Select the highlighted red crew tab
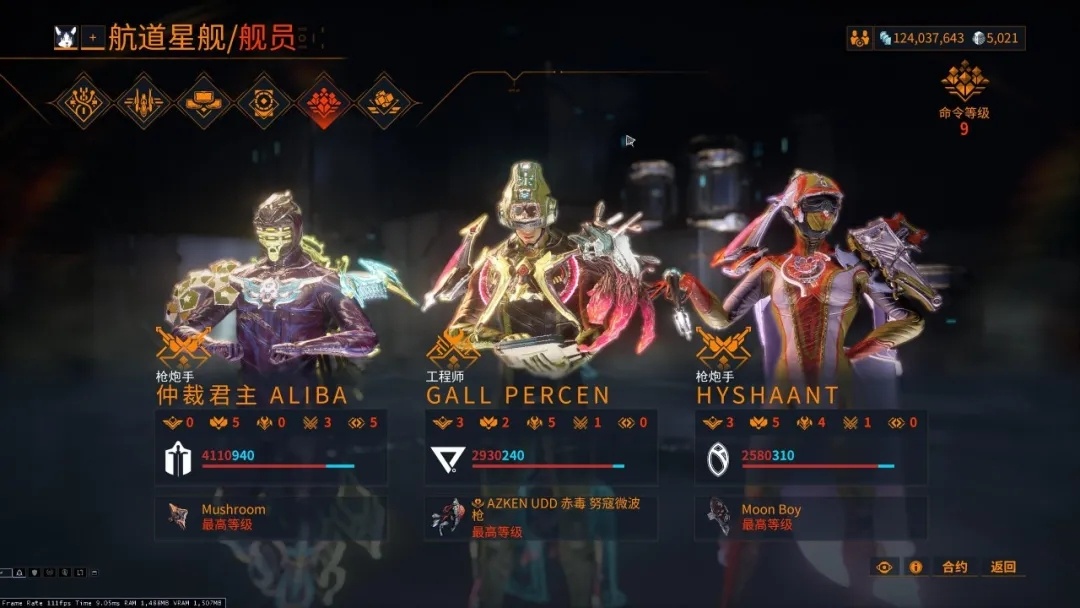This screenshot has width=1080, height=608. pos(325,102)
